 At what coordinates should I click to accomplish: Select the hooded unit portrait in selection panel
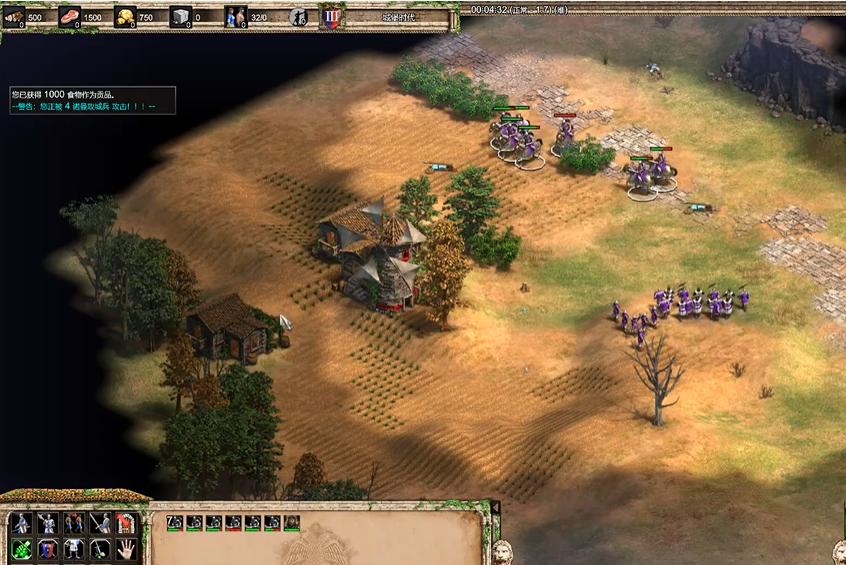pyautogui.click(x=291, y=522)
